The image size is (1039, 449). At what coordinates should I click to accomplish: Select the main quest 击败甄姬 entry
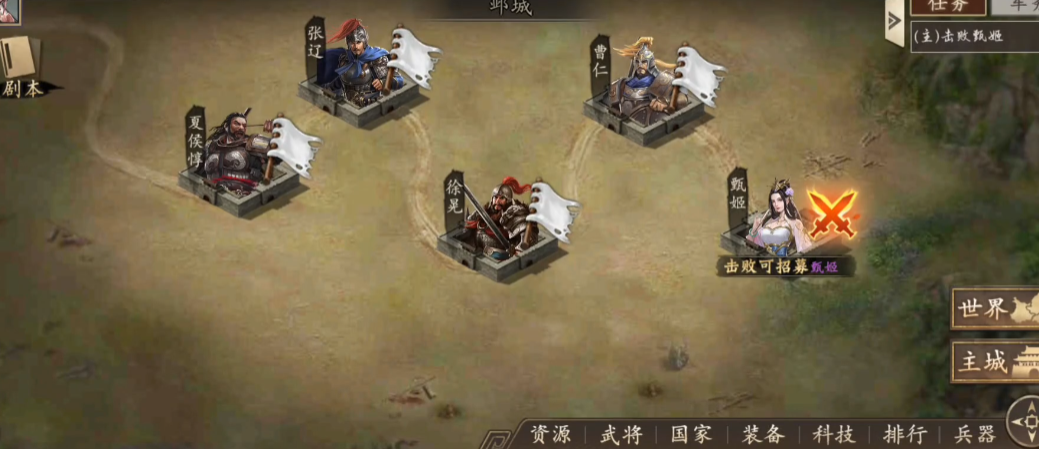click(x=960, y=37)
